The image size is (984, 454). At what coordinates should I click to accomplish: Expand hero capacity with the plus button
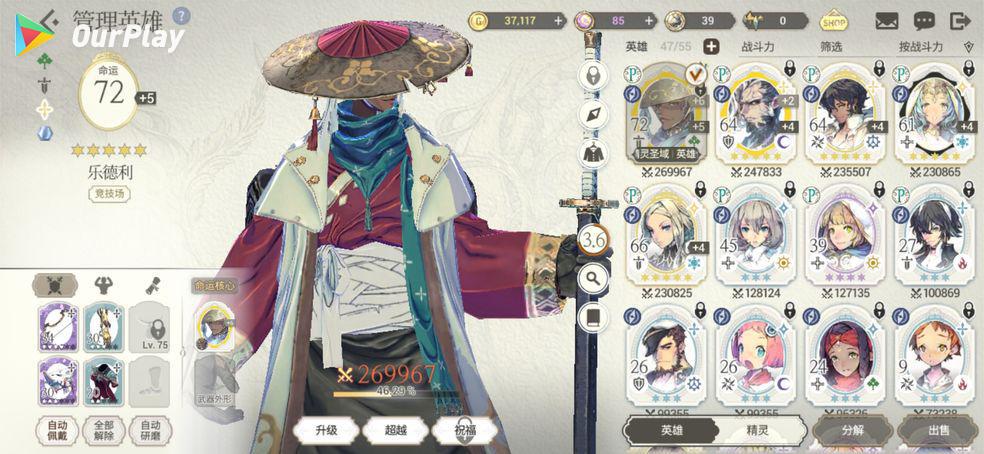[711, 46]
